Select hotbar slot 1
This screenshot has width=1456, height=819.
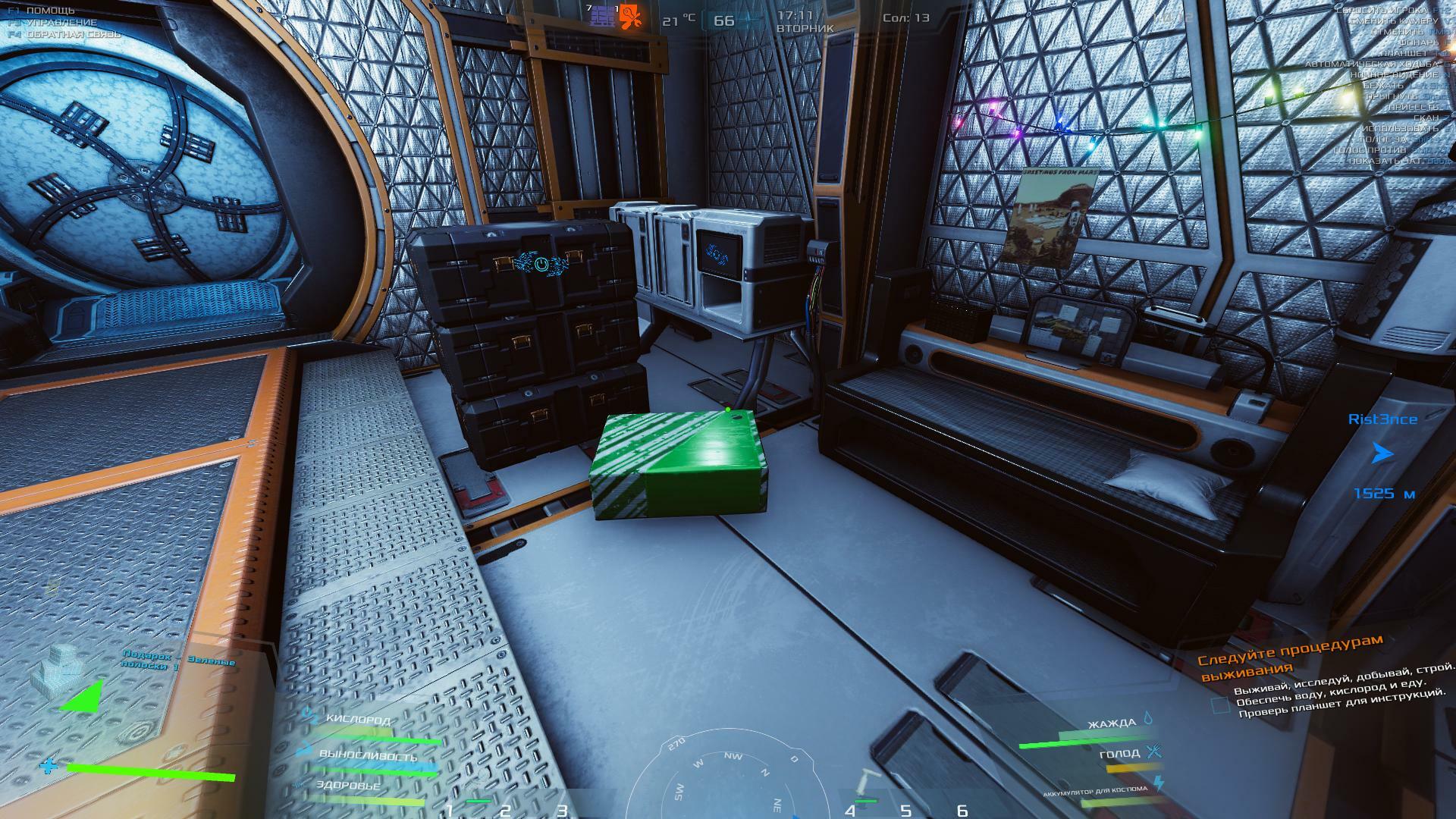pos(450,809)
